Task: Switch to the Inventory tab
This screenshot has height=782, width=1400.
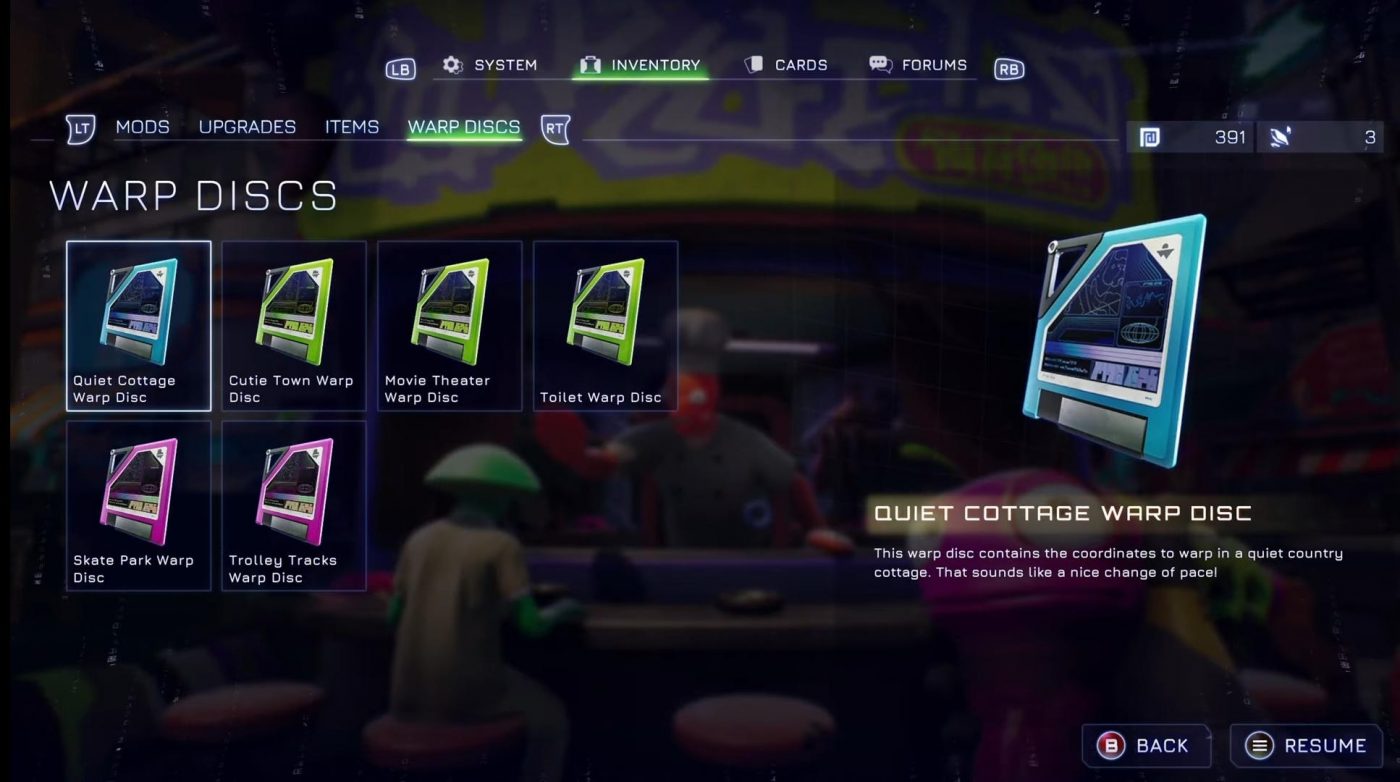Action: pos(641,65)
